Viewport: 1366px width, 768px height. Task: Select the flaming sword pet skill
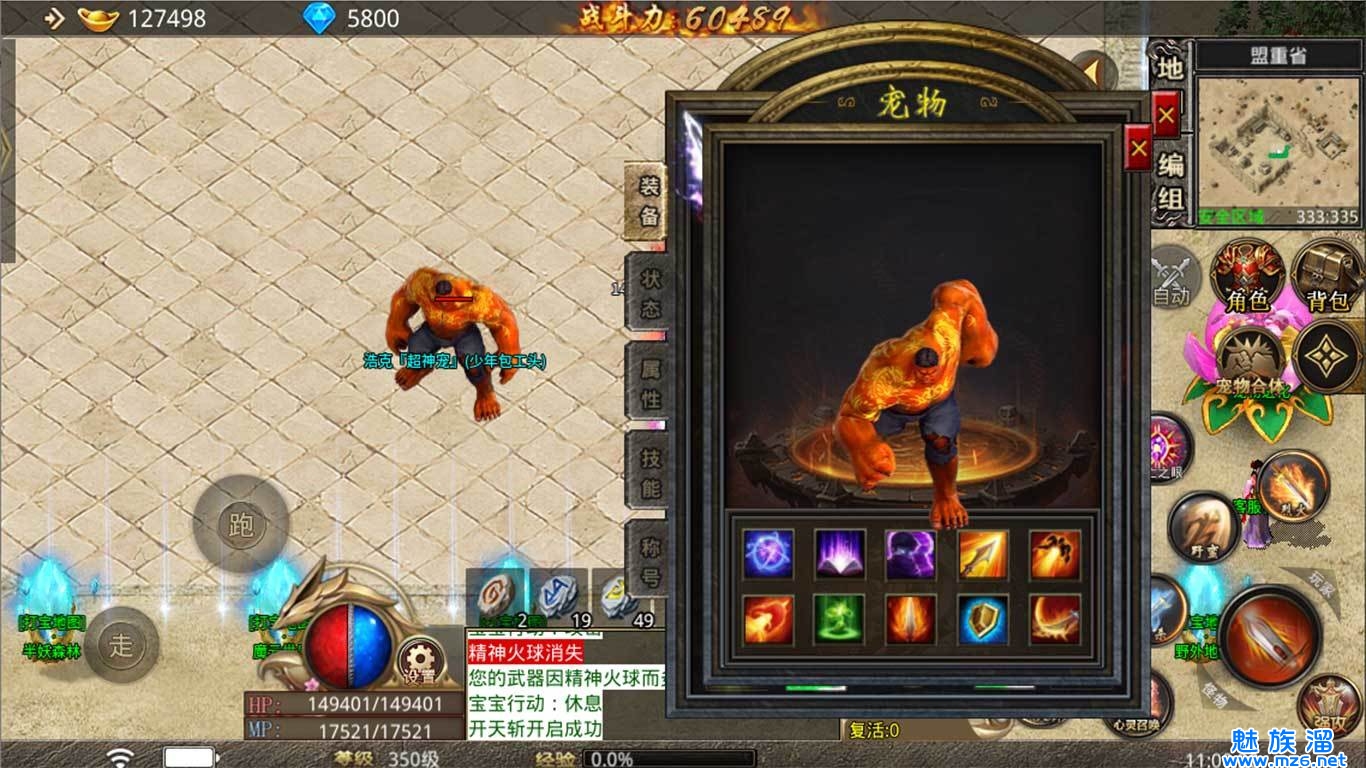[x=911, y=620]
